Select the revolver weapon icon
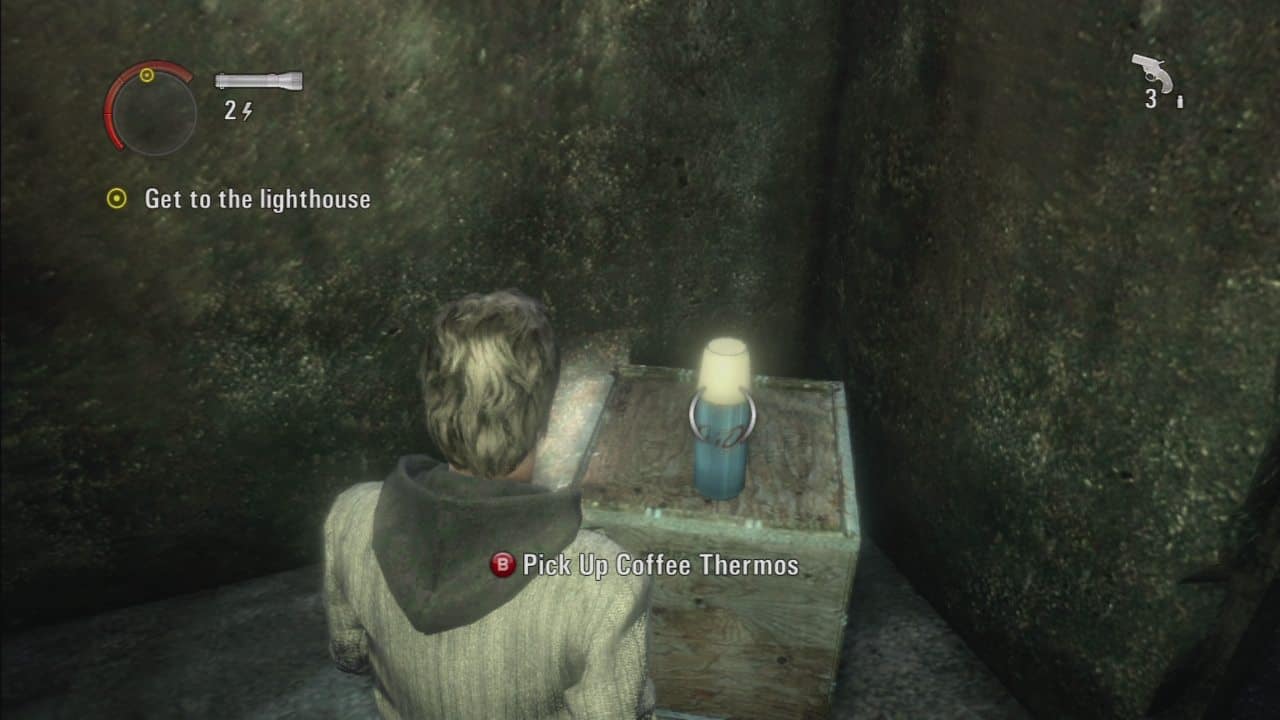The width and height of the screenshot is (1280, 720). (1153, 72)
